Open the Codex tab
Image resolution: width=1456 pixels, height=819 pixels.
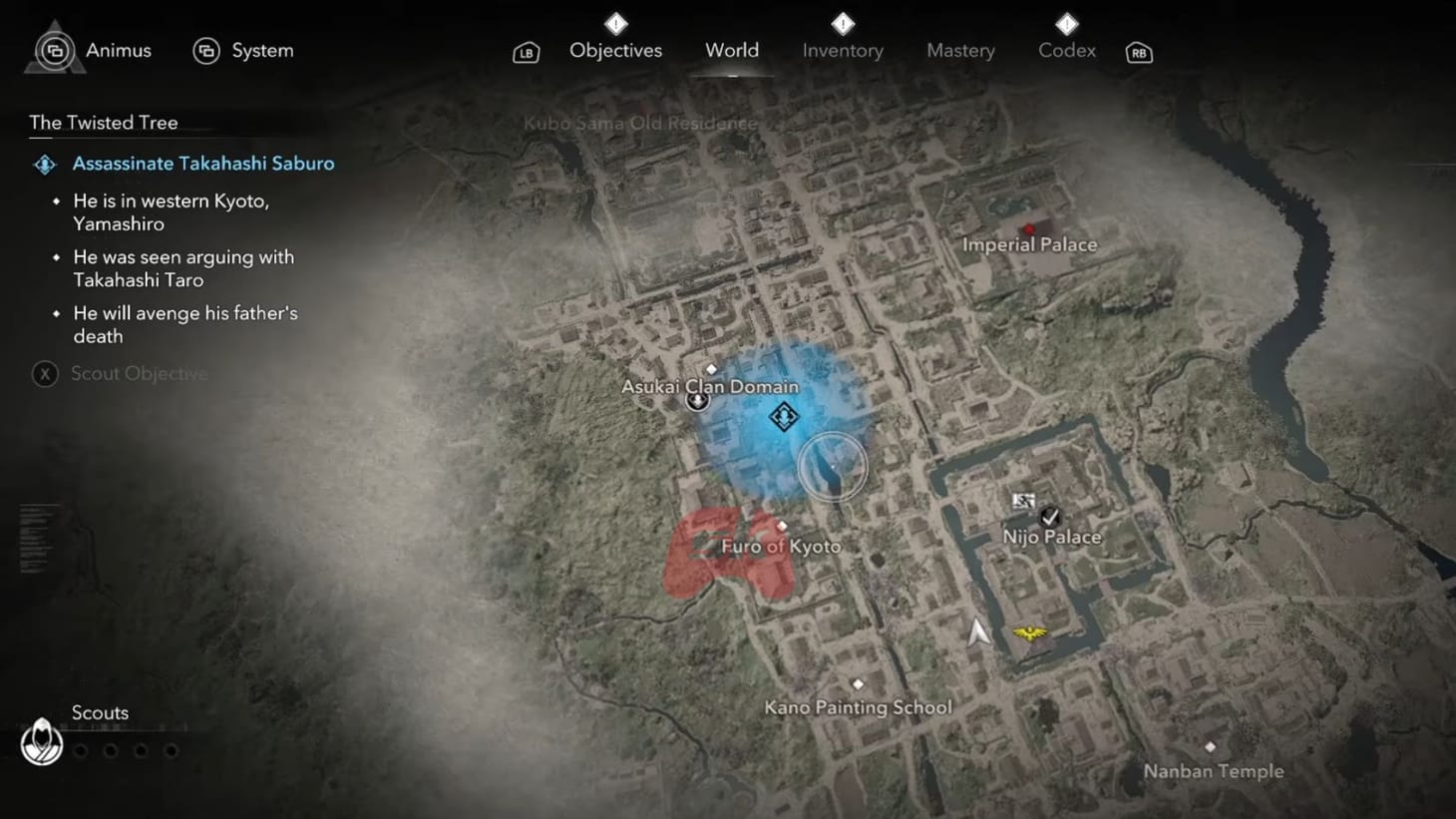coord(1066,50)
